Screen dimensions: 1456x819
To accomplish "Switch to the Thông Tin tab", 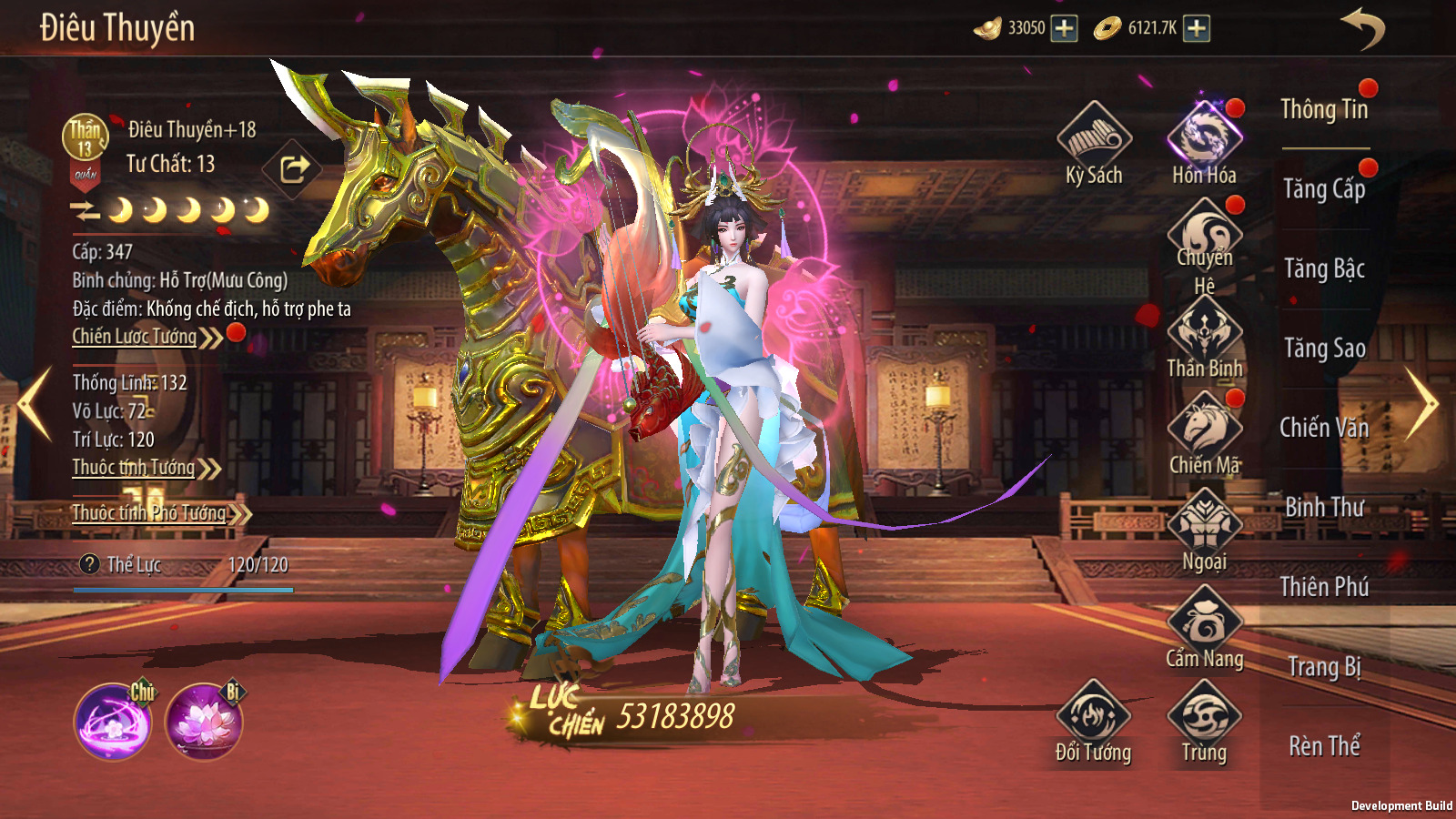I will point(1324,109).
